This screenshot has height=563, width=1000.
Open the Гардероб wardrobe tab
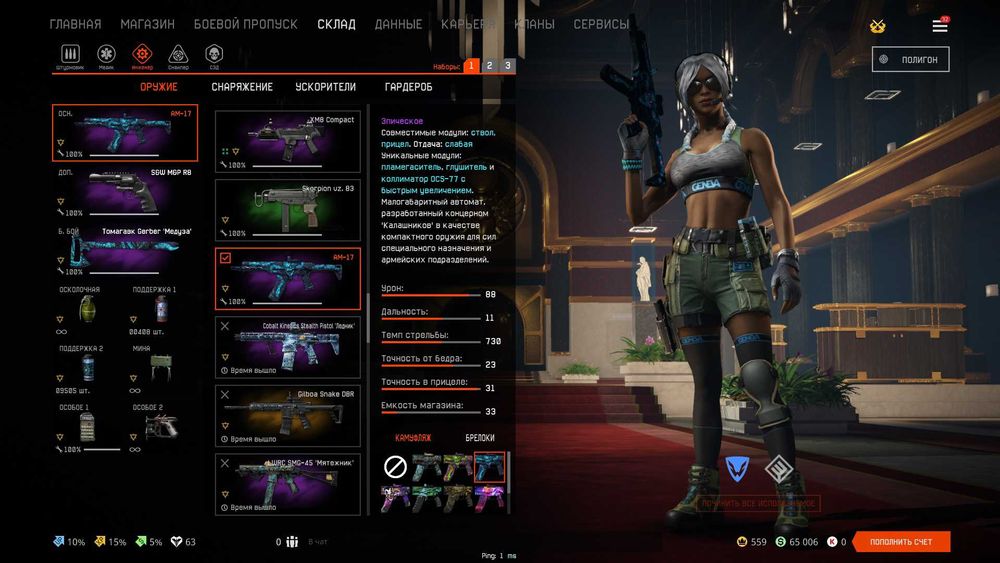(x=408, y=87)
